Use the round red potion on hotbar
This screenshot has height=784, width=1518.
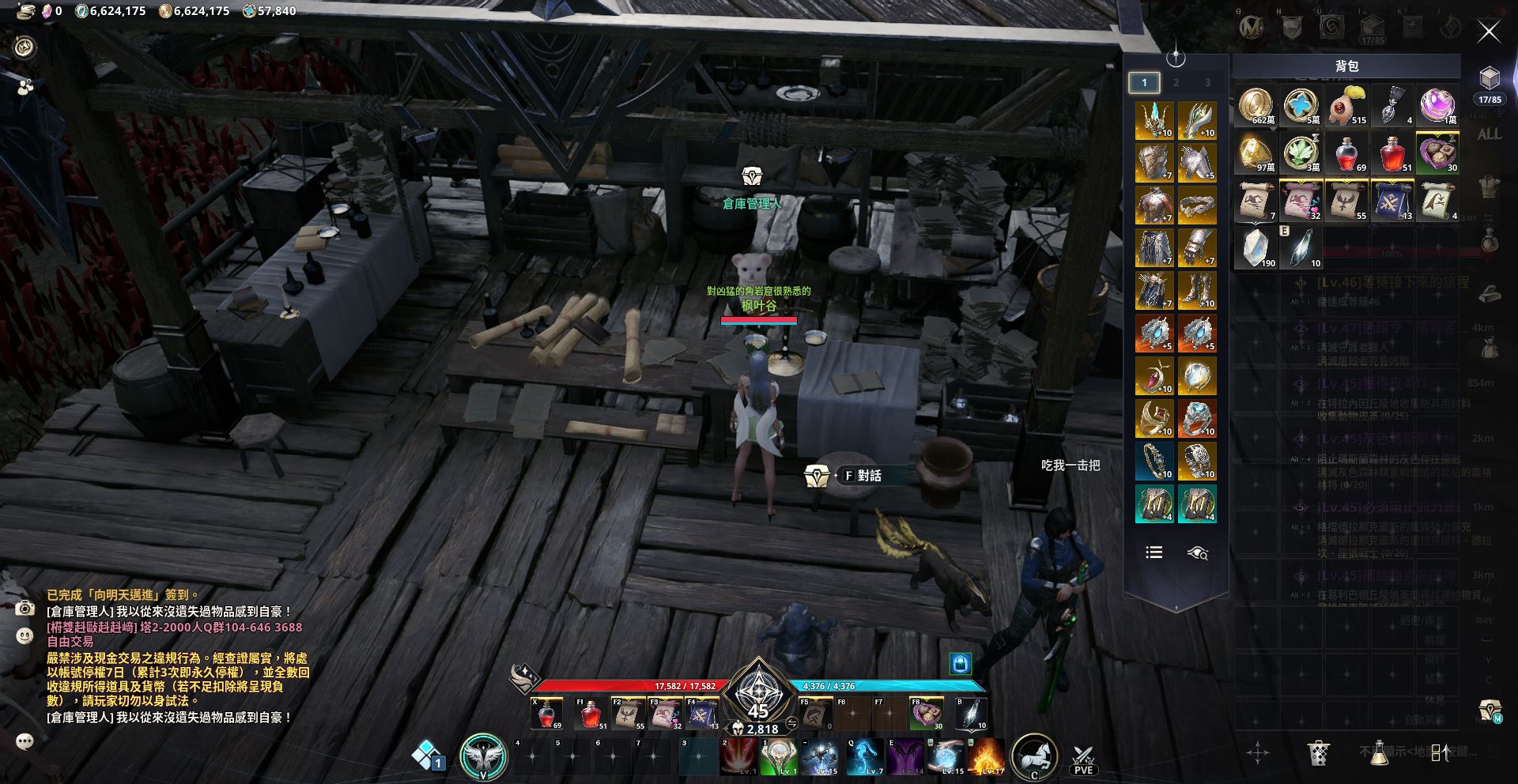(546, 714)
